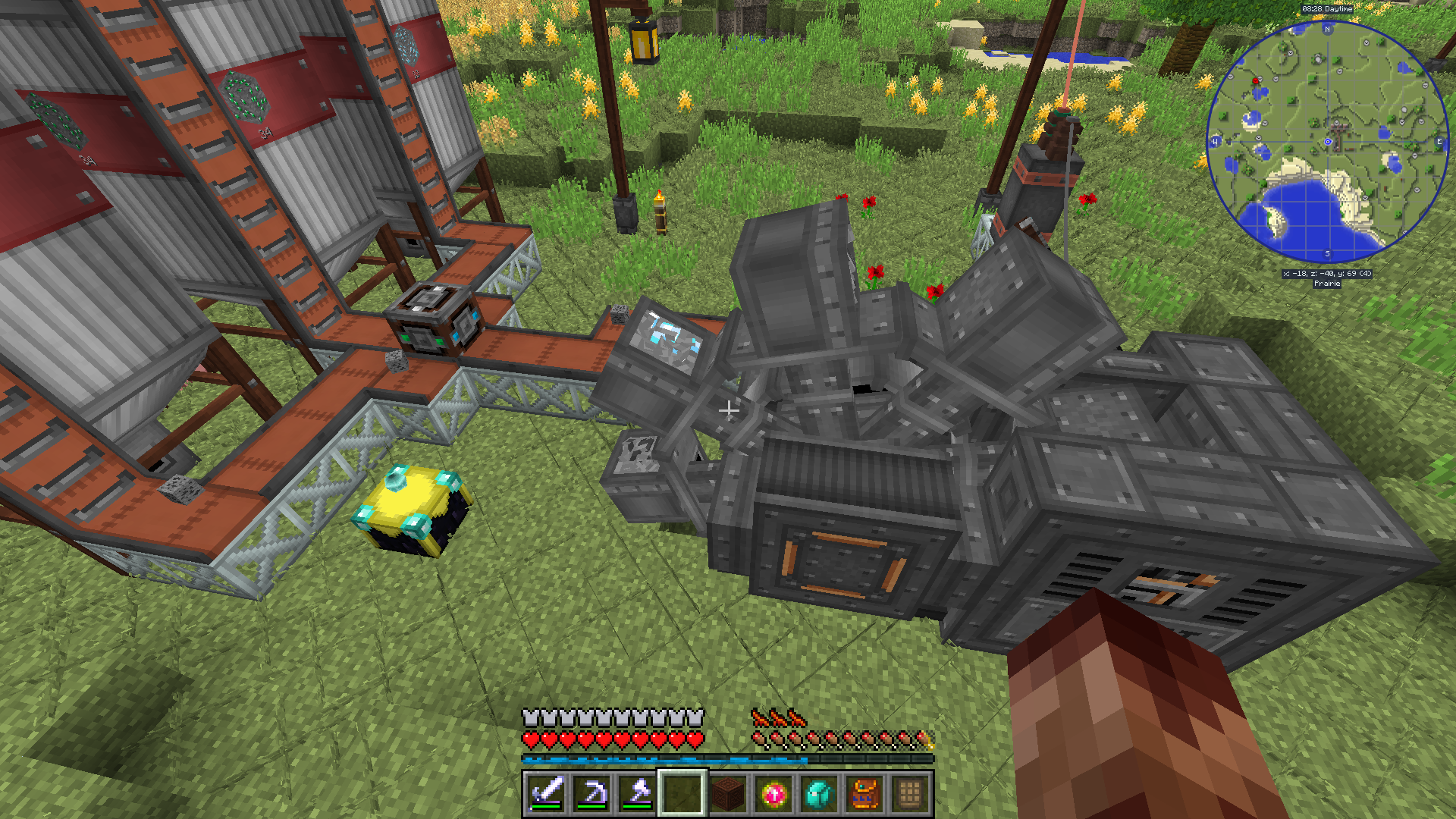Choose the axe in the hotbar
The image size is (1456, 819).
pyautogui.click(x=637, y=794)
